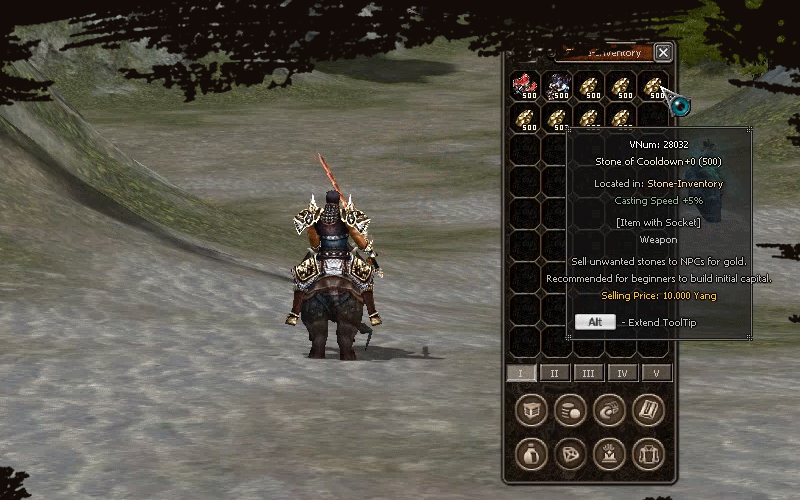Open the coin stack category button
The height and width of the screenshot is (500, 800).
[x=570, y=410]
